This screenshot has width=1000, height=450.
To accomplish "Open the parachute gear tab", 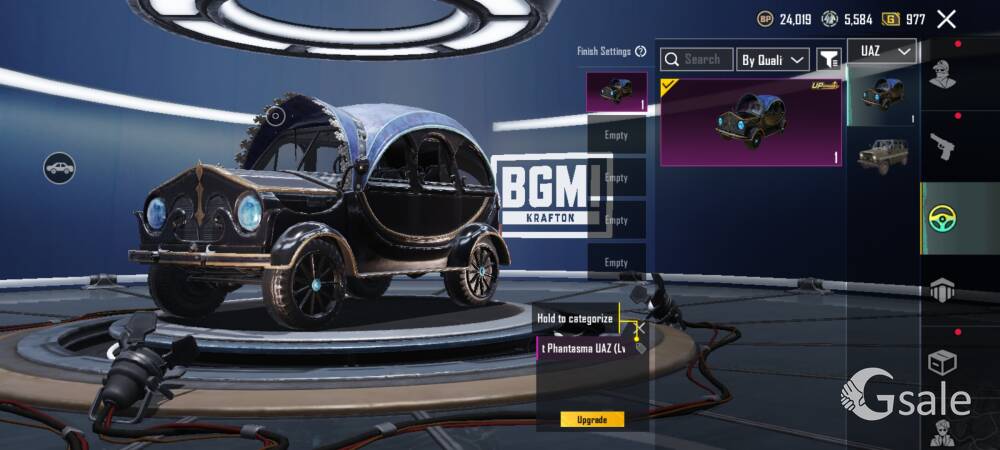I will (x=942, y=290).
